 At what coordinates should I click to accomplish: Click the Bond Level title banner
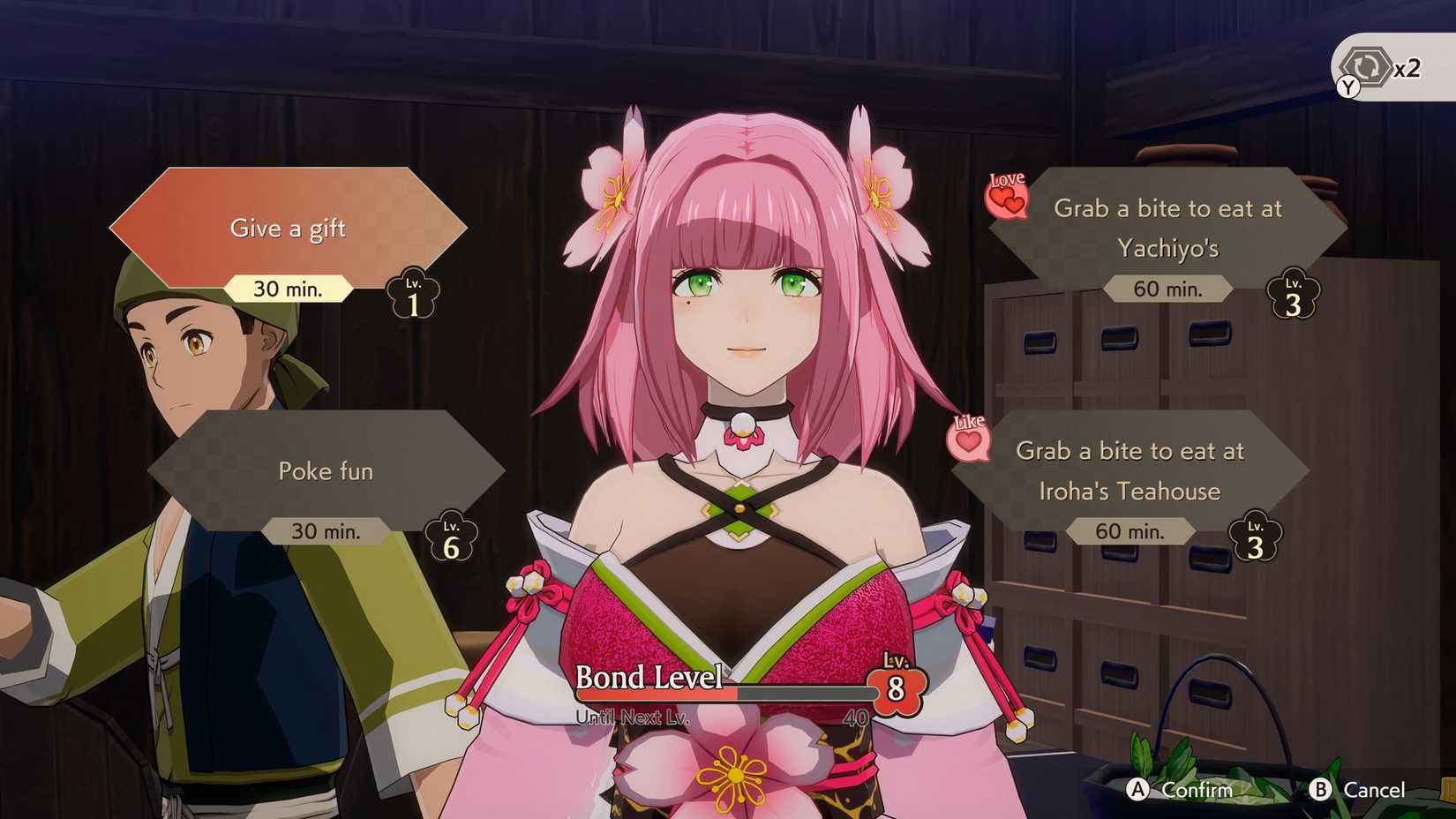[x=650, y=679]
